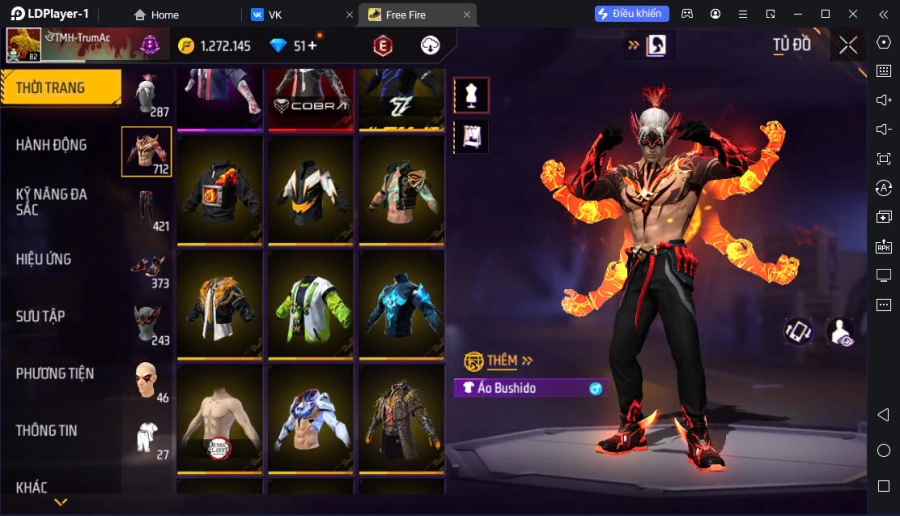Switch to the Sưu Tập category
The height and width of the screenshot is (516, 900).
pyautogui.click(x=41, y=316)
